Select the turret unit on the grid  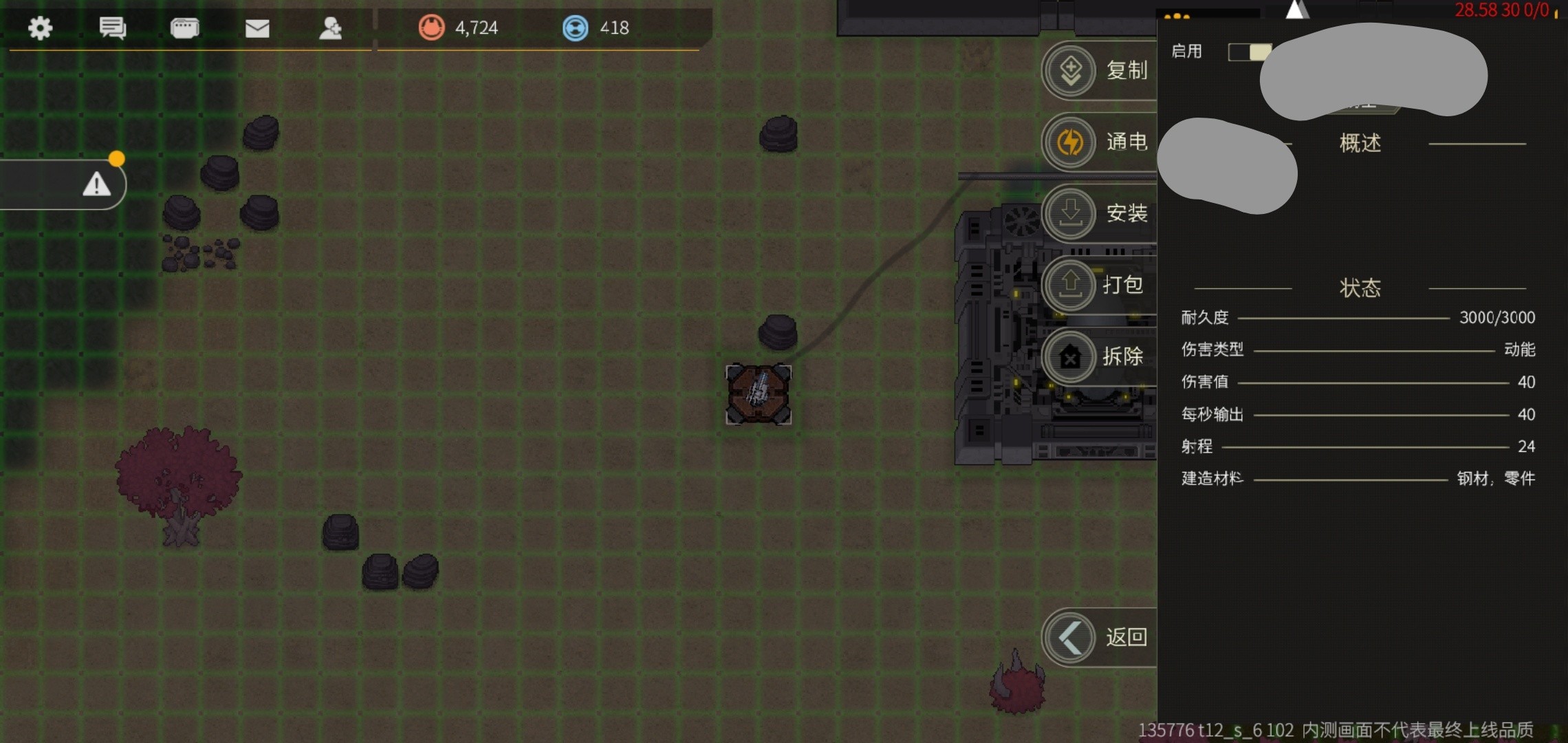point(759,394)
